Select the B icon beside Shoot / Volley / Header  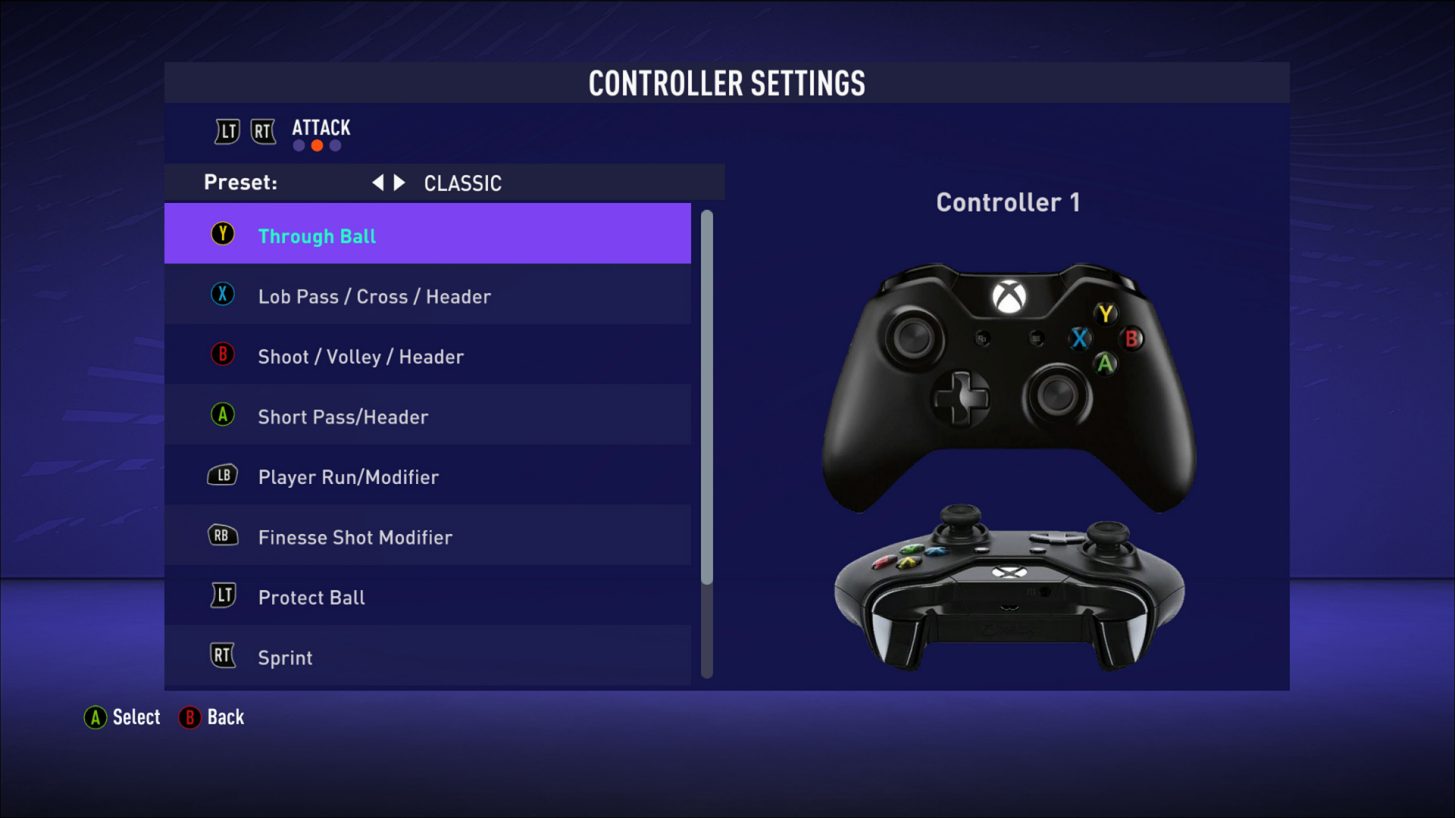pos(222,356)
